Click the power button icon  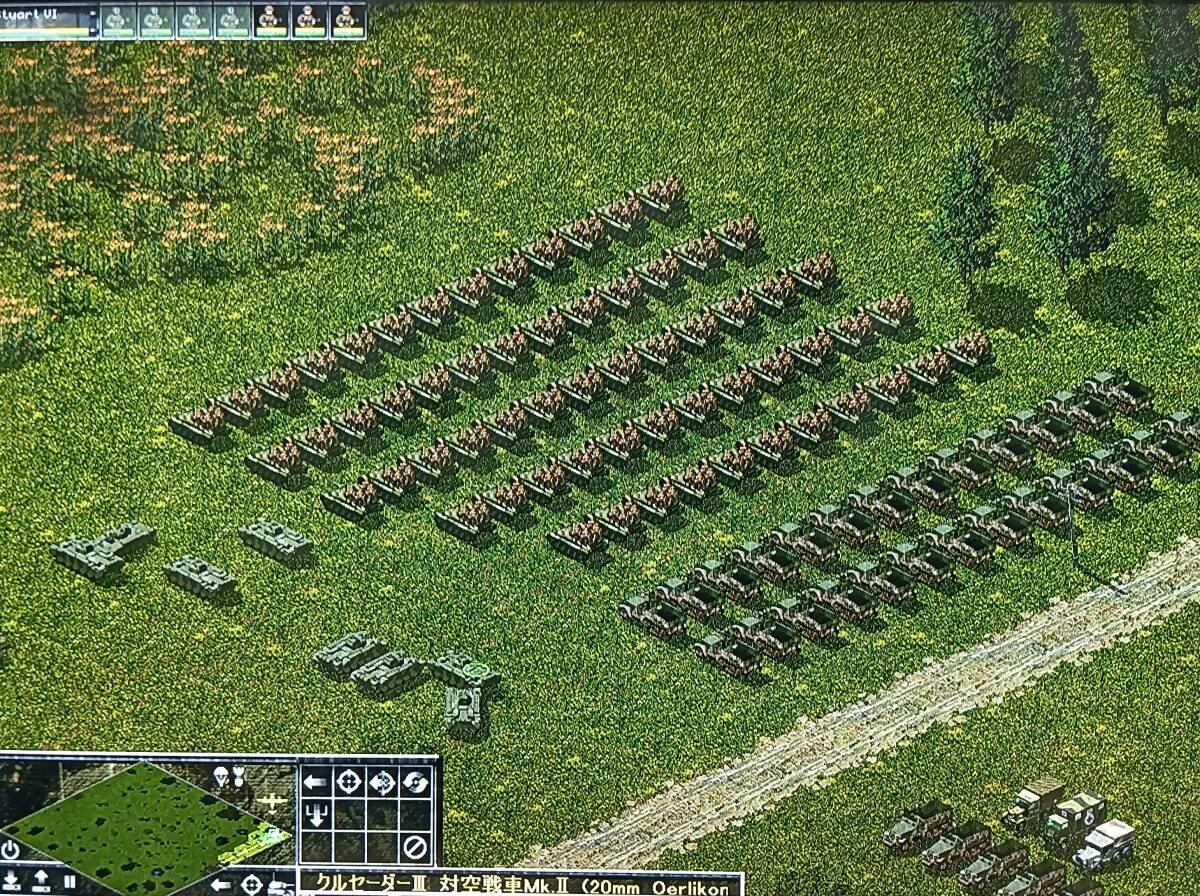[x=11, y=850]
